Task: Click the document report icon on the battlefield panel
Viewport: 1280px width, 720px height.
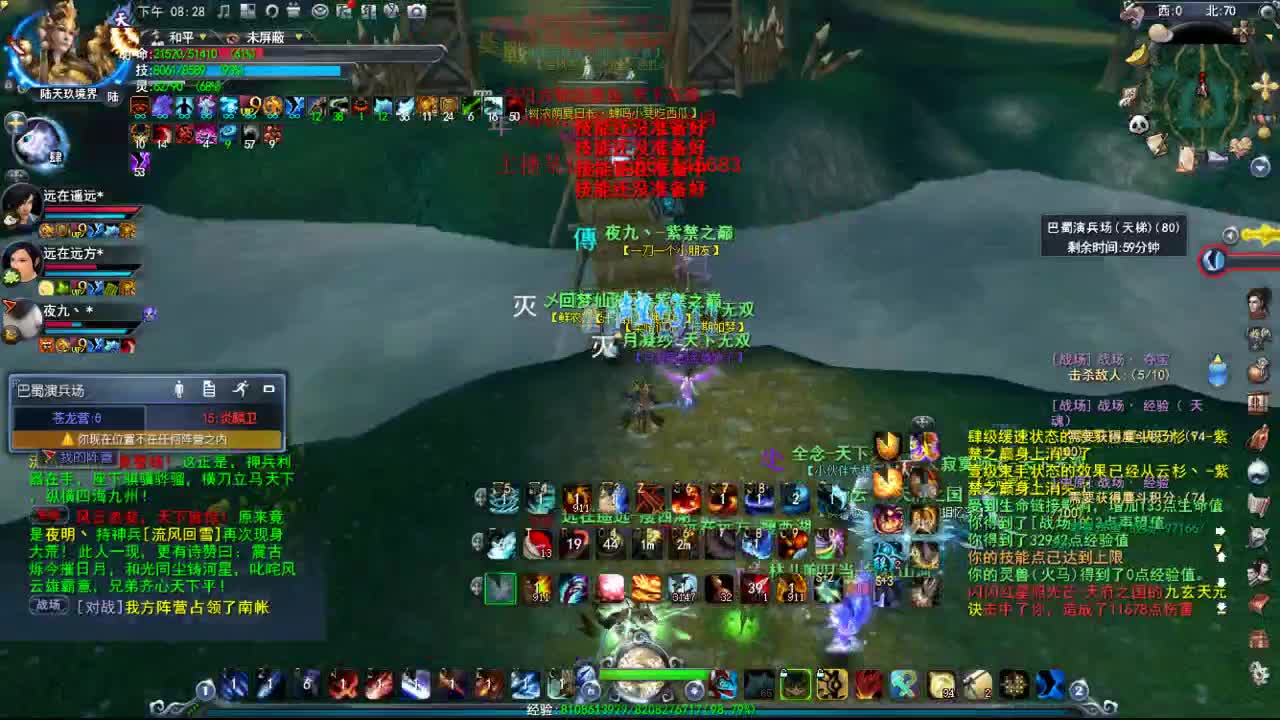Action: (x=209, y=390)
